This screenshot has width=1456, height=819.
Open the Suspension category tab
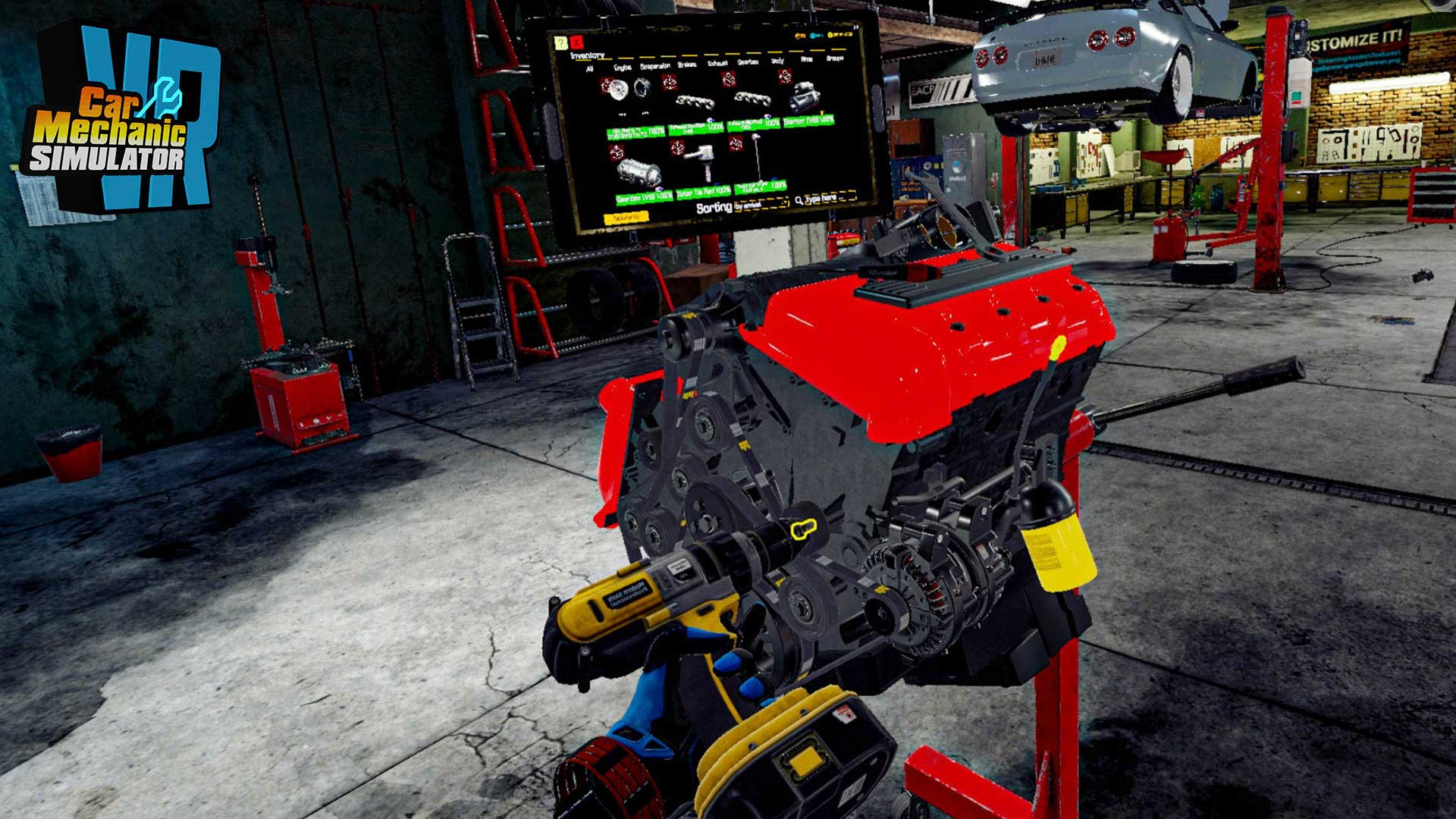[654, 66]
